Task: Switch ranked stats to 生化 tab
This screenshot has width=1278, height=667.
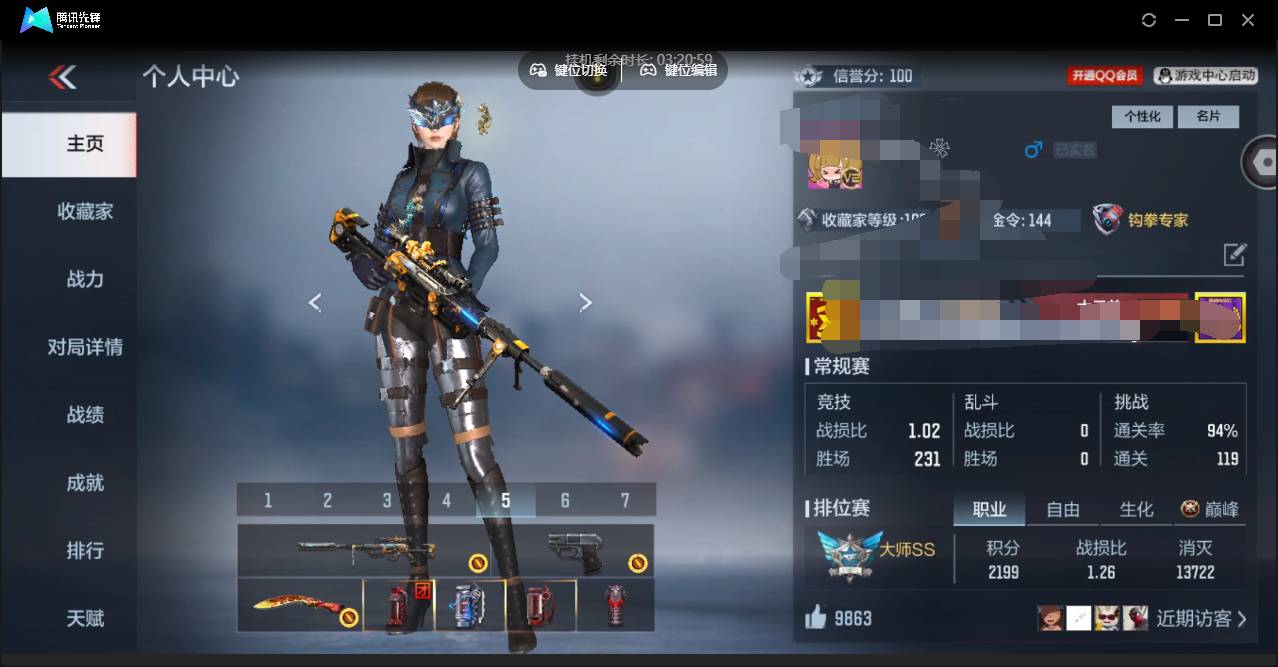Action: click(1136, 509)
